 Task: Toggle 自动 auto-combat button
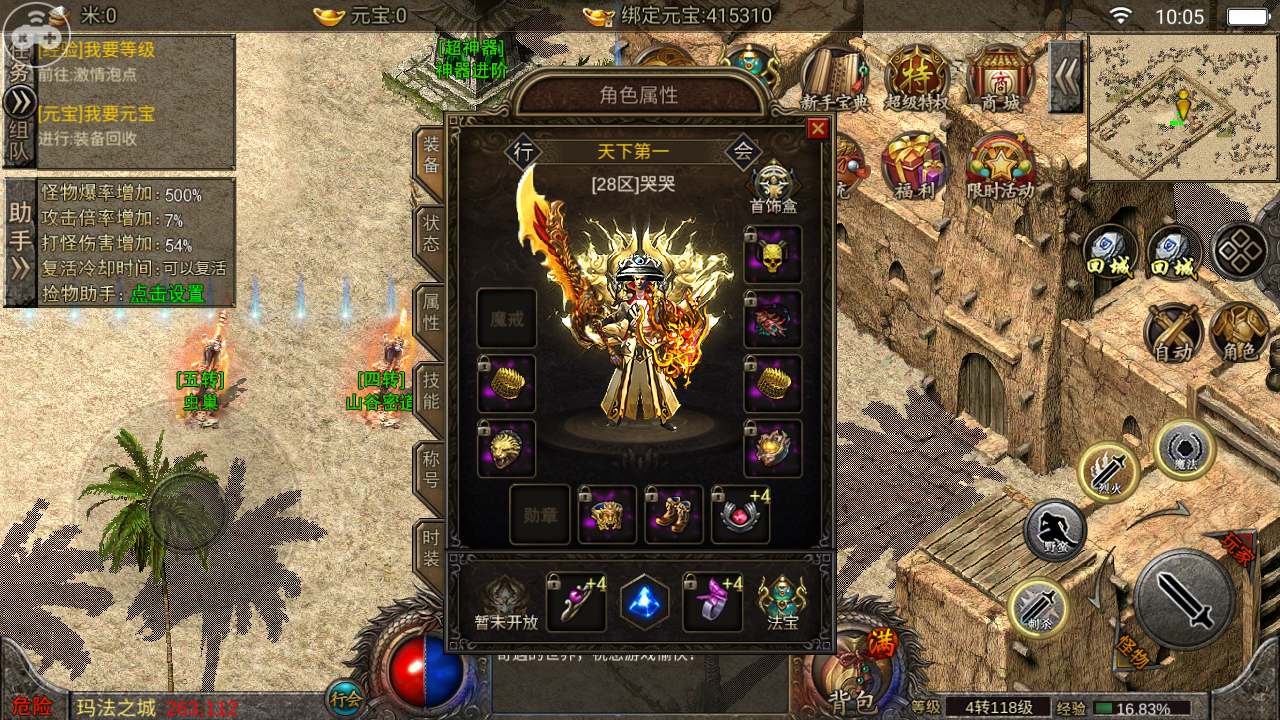[1174, 333]
